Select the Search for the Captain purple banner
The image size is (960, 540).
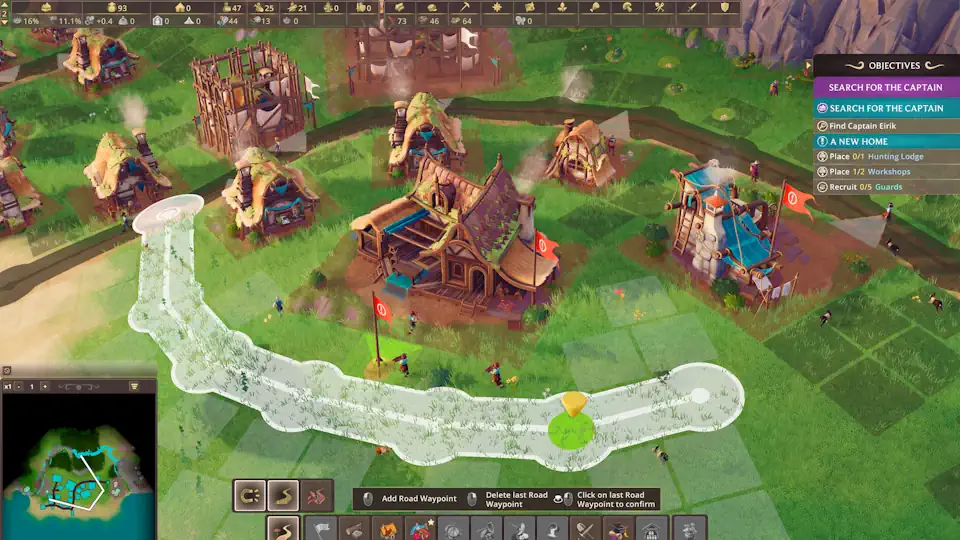tap(886, 88)
